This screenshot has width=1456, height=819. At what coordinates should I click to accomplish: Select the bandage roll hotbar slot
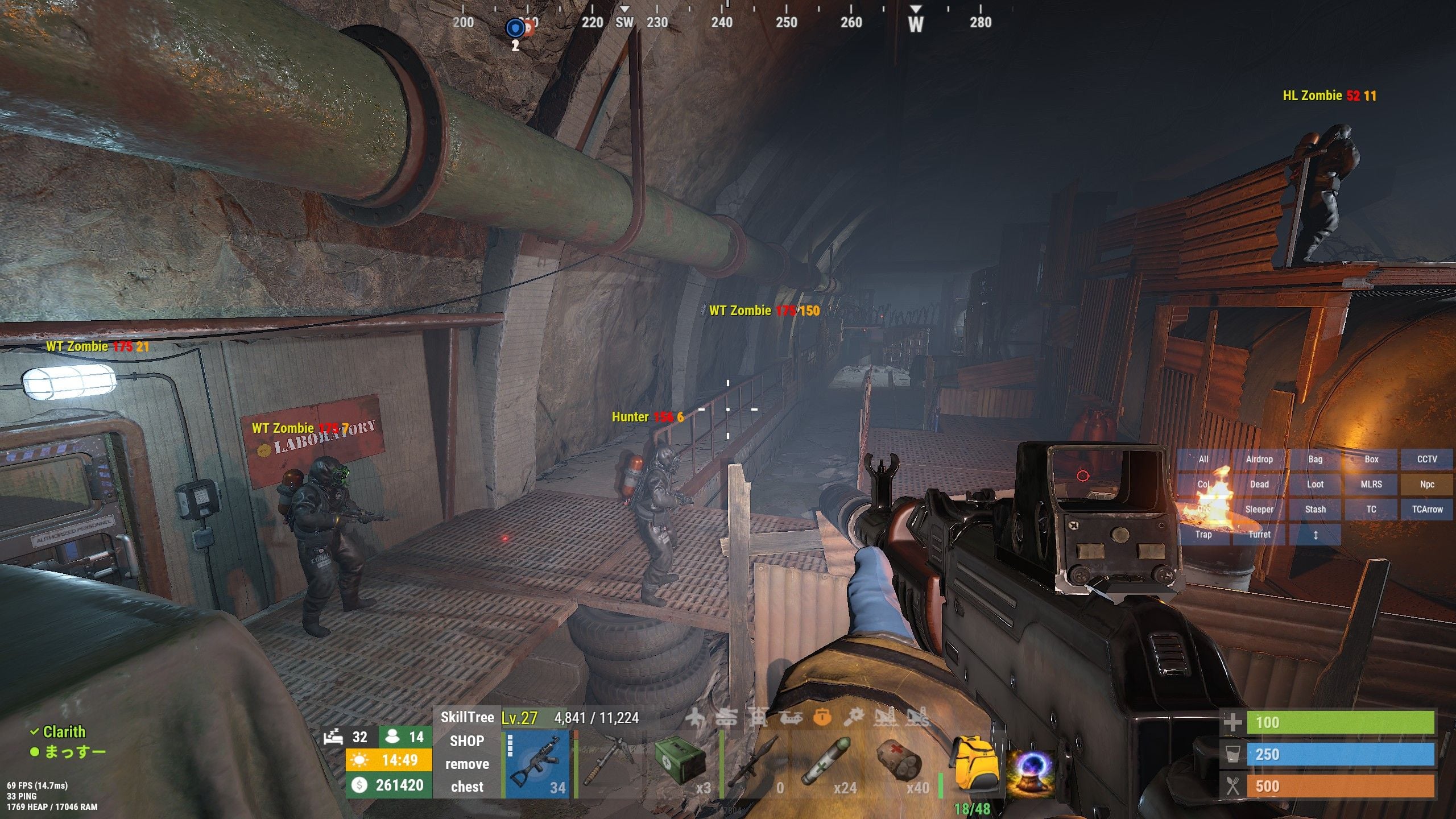click(899, 765)
